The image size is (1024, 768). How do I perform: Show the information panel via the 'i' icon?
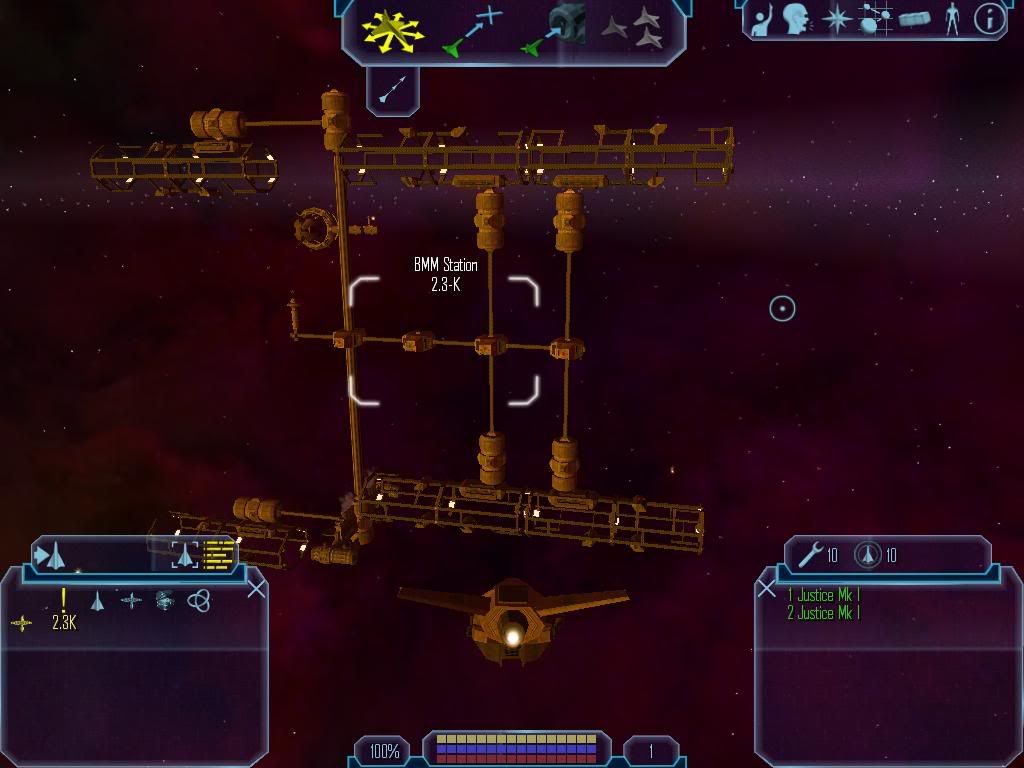[x=988, y=19]
